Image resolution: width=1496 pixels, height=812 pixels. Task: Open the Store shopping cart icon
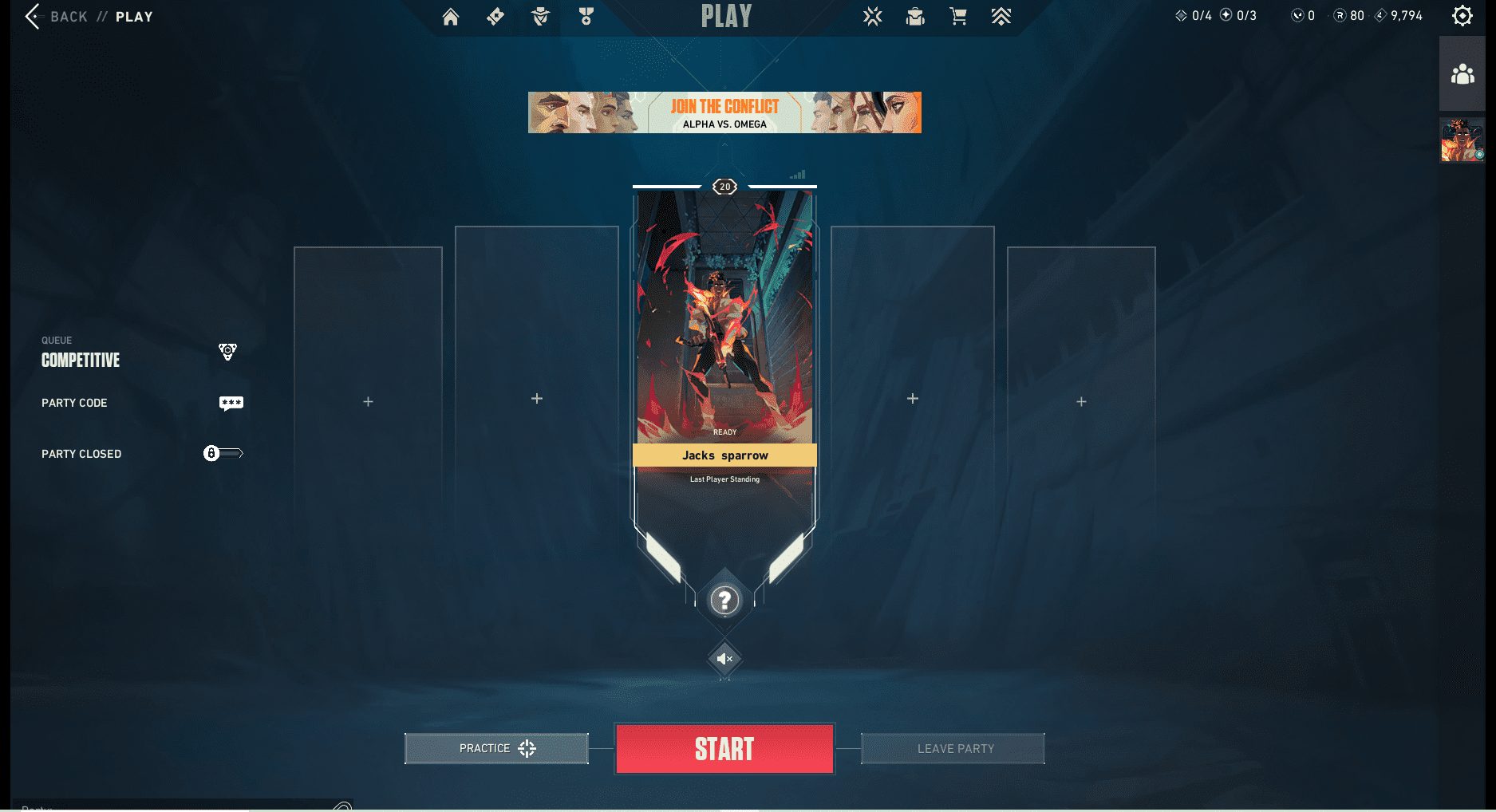(958, 16)
